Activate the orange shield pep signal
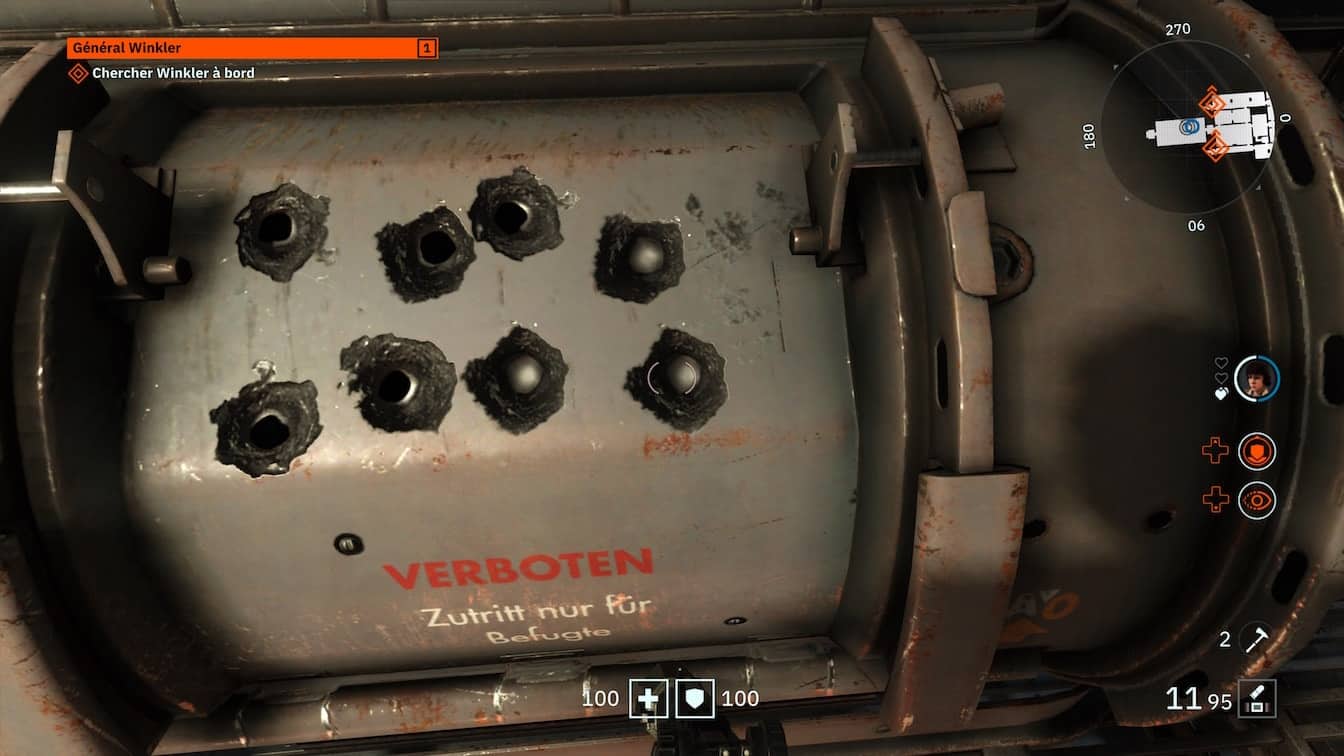Image resolution: width=1344 pixels, height=756 pixels. (1257, 451)
